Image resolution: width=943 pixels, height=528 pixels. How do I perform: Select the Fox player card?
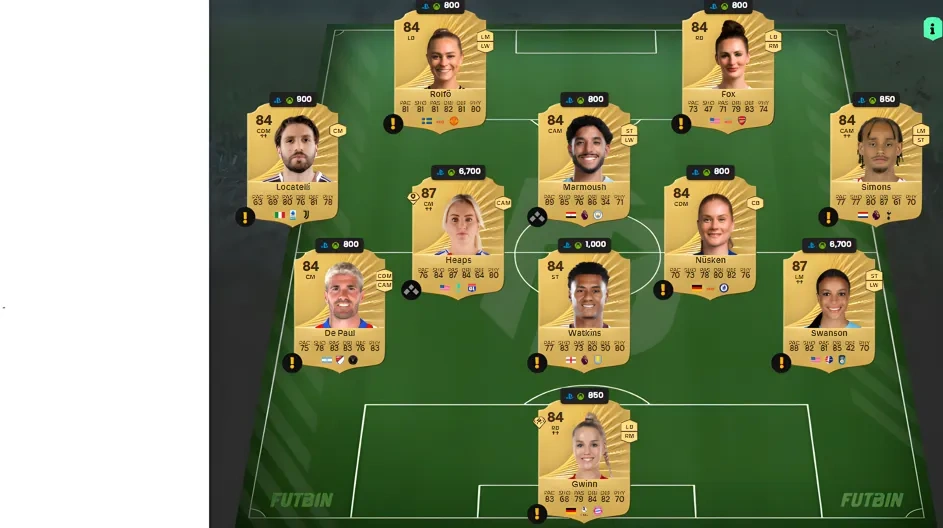[728, 70]
